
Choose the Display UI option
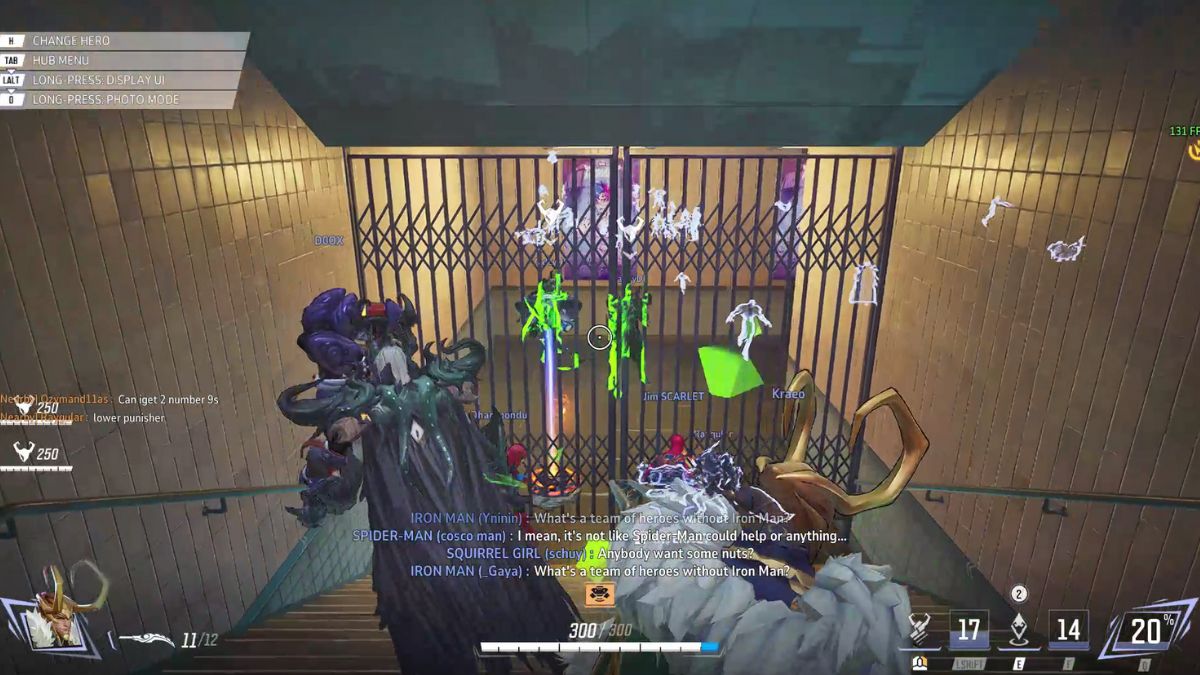click(x=120, y=80)
